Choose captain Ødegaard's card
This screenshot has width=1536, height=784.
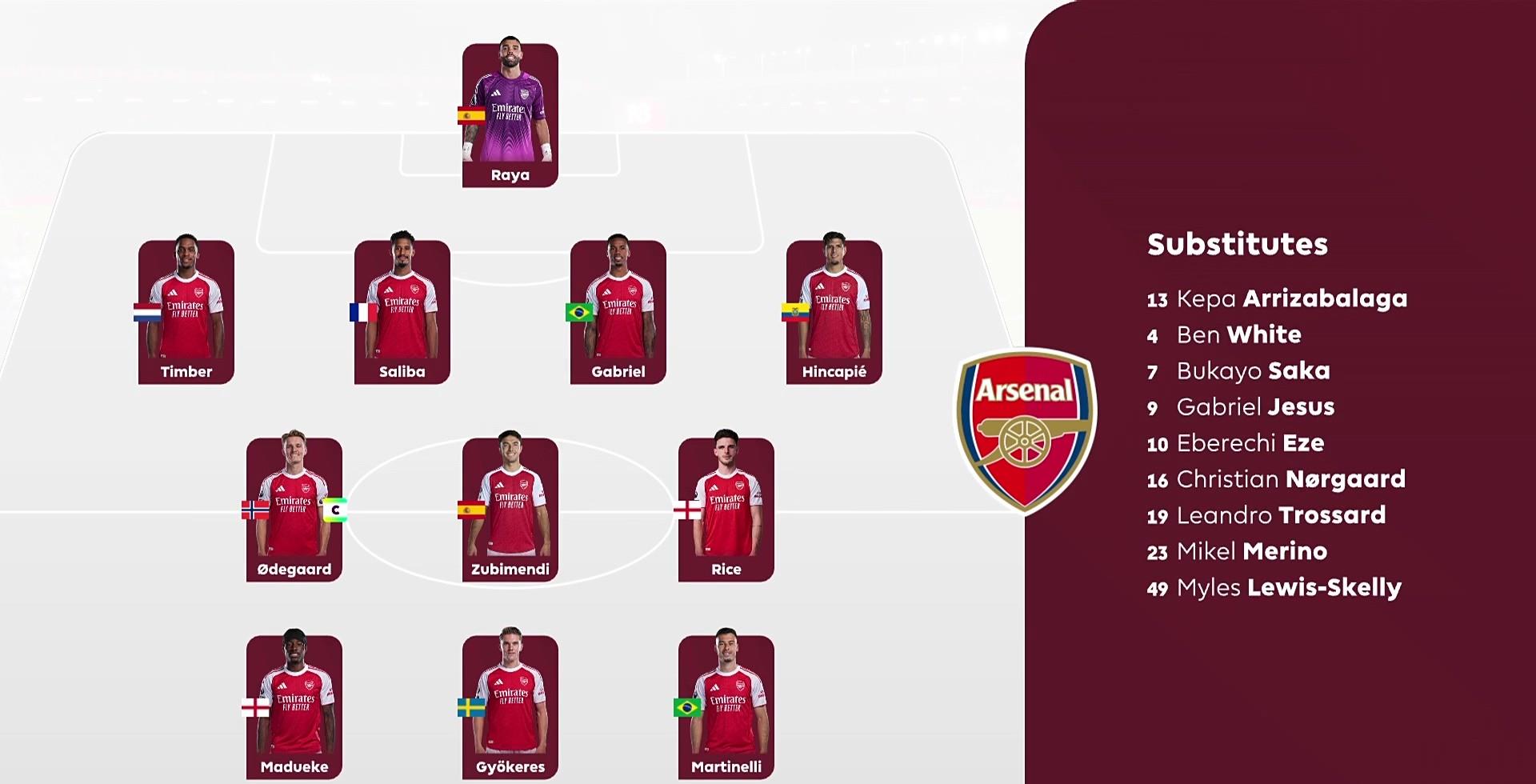pos(294,510)
